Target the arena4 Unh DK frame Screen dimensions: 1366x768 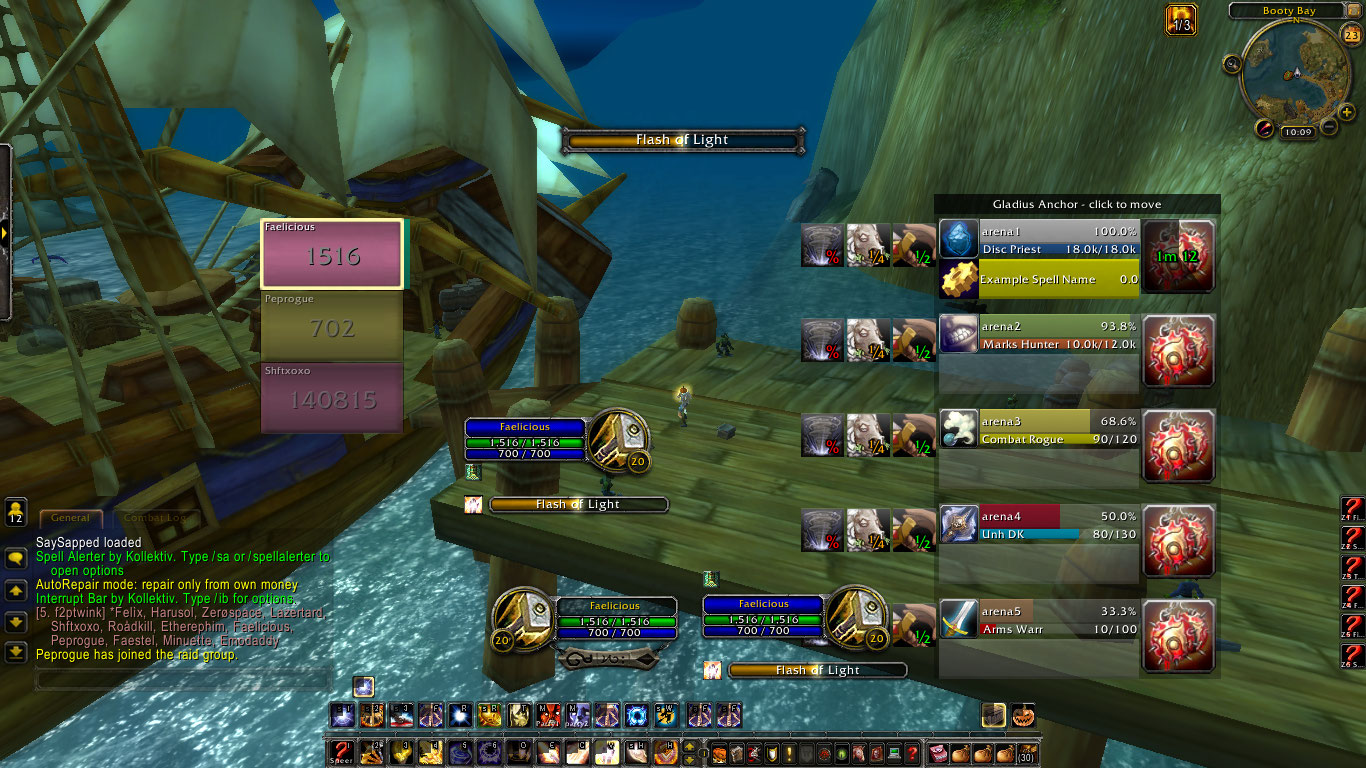click(1039, 525)
